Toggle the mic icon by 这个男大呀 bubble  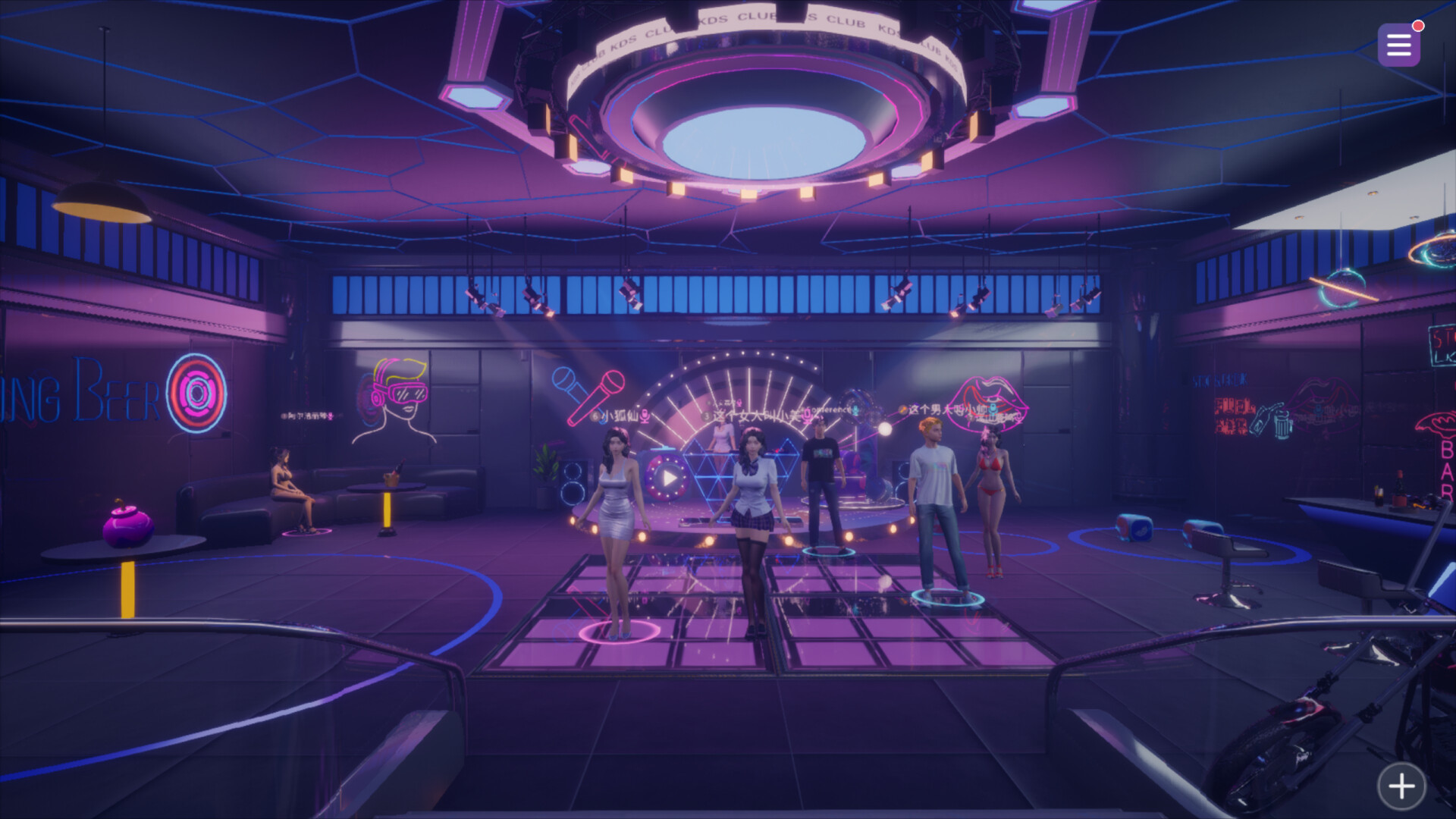coord(994,409)
